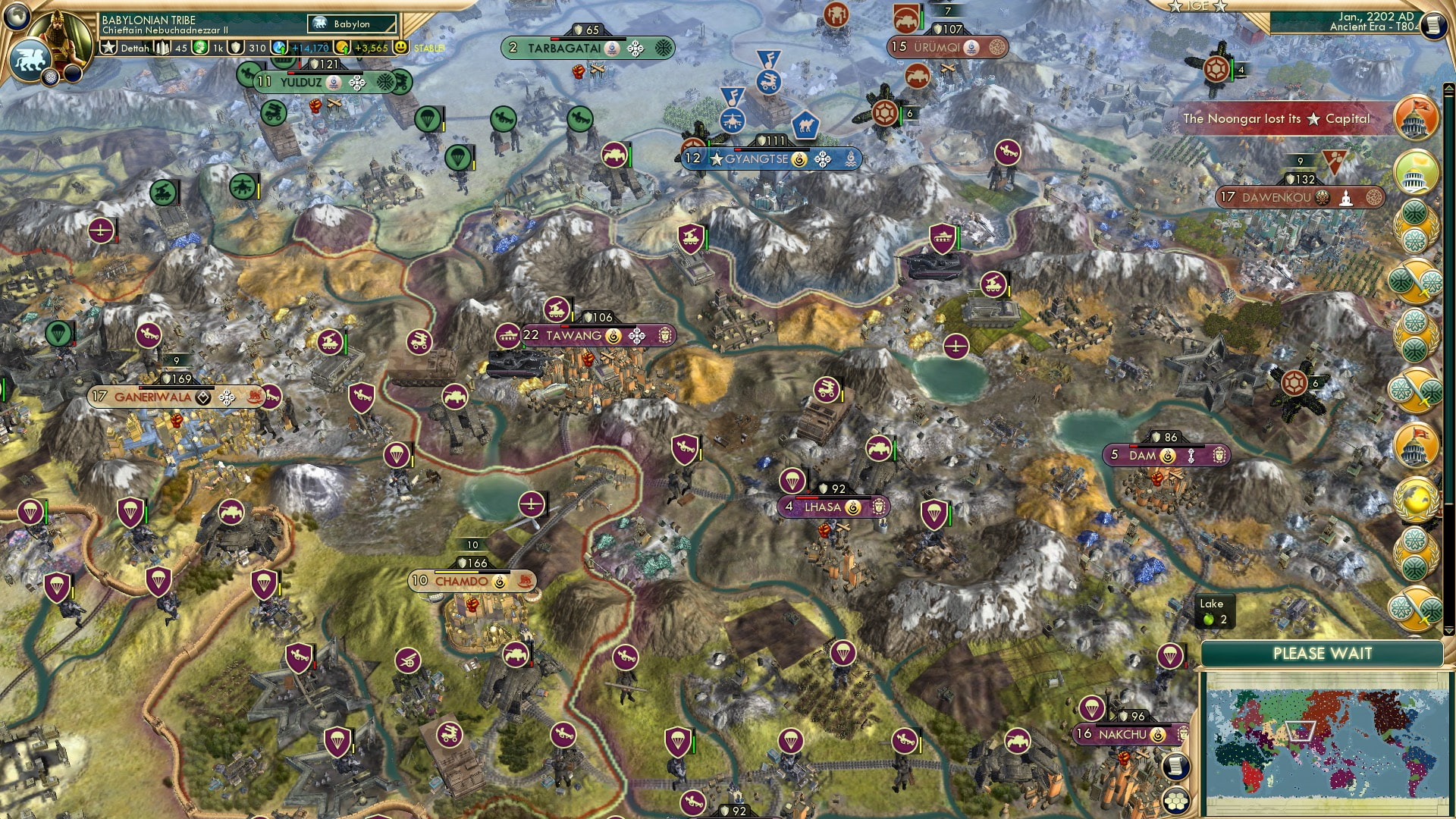Click the happiness smiley icon in status bar
Screen dimensions: 1456x819
400,47
